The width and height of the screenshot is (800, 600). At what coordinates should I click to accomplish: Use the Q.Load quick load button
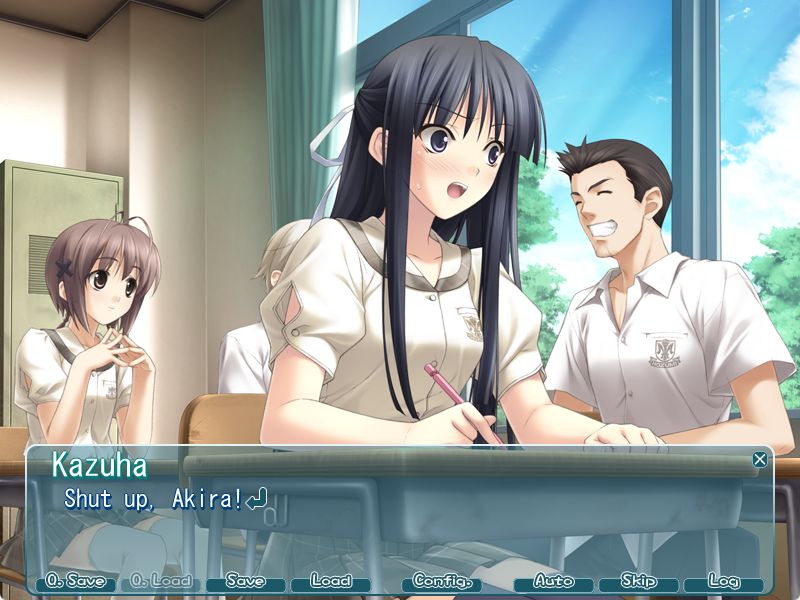click(x=161, y=582)
